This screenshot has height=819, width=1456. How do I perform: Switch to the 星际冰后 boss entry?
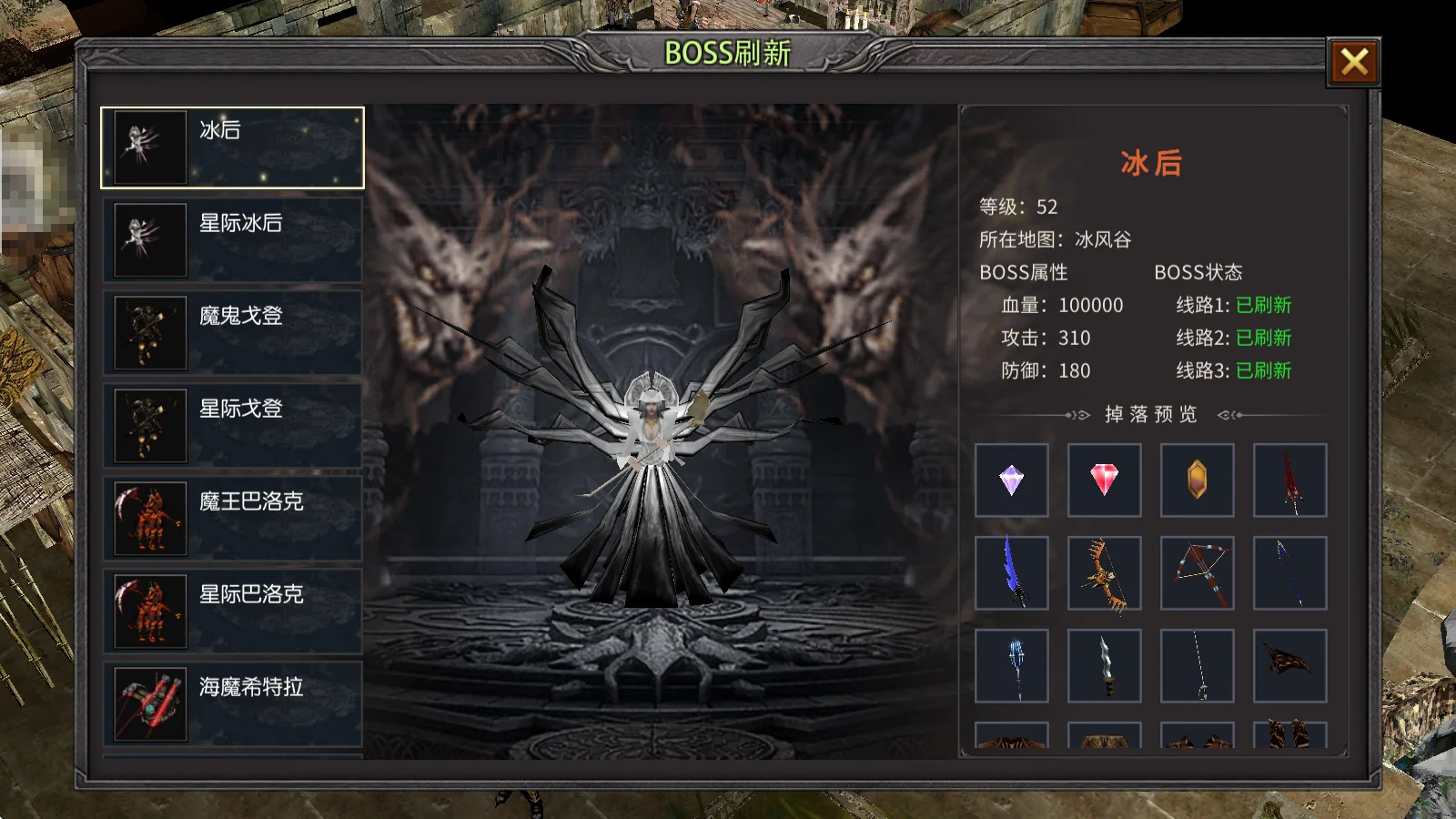232,239
